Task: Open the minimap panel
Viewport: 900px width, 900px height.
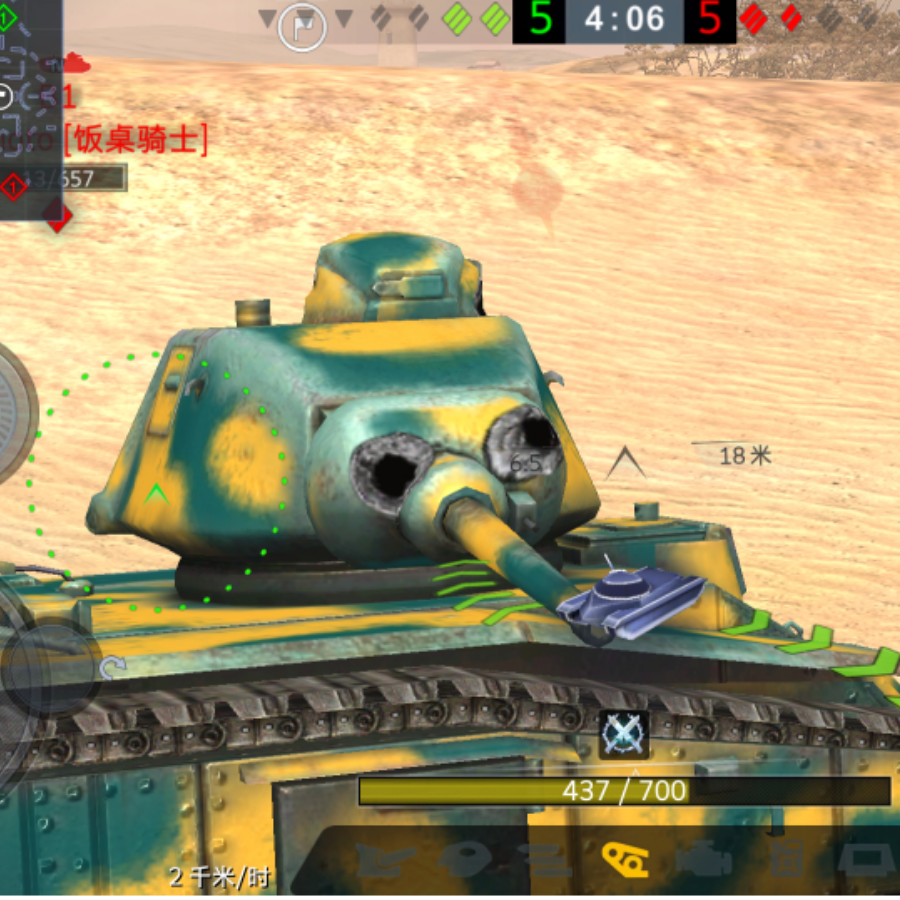Action: coord(30,110)
